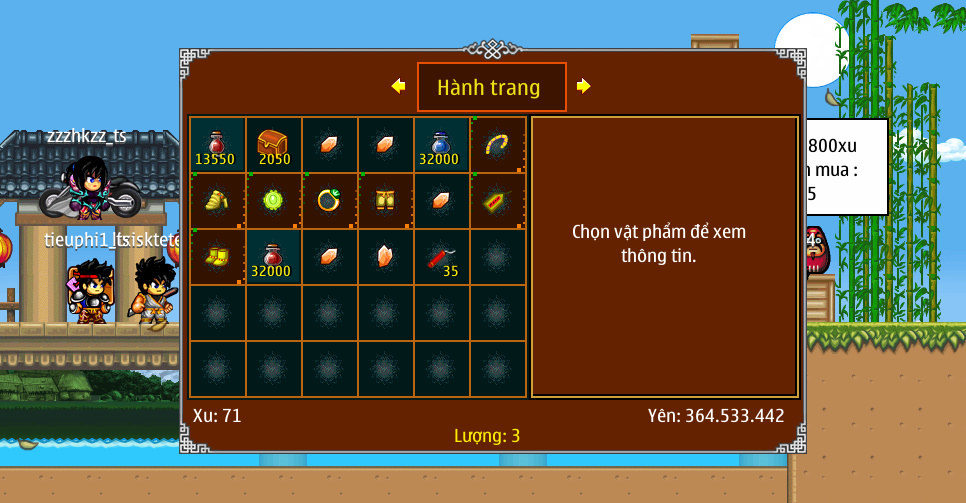Click the left arrow beside Hành trang
966x503 pixels.
click(398, 87)
